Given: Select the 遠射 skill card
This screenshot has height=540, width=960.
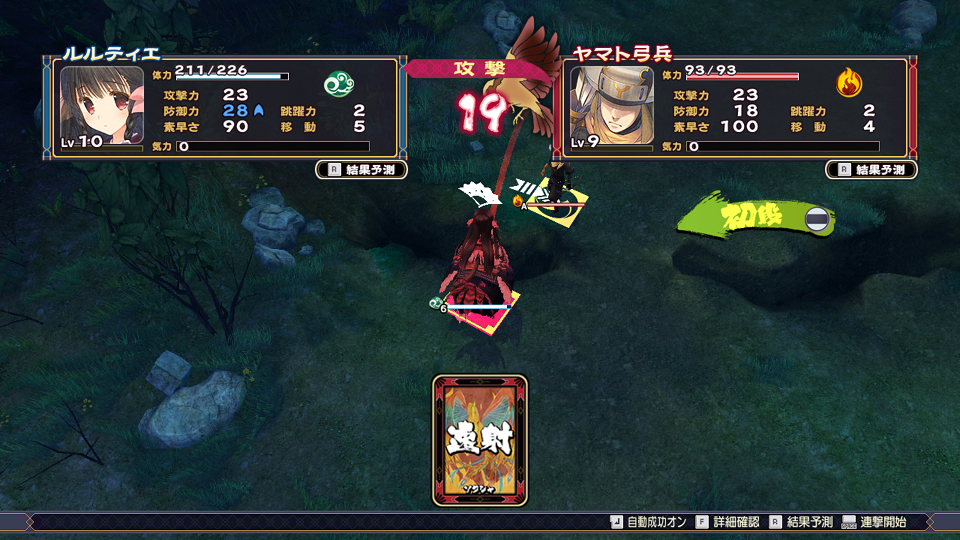Looking at the screenshot, I should point(480,440).
